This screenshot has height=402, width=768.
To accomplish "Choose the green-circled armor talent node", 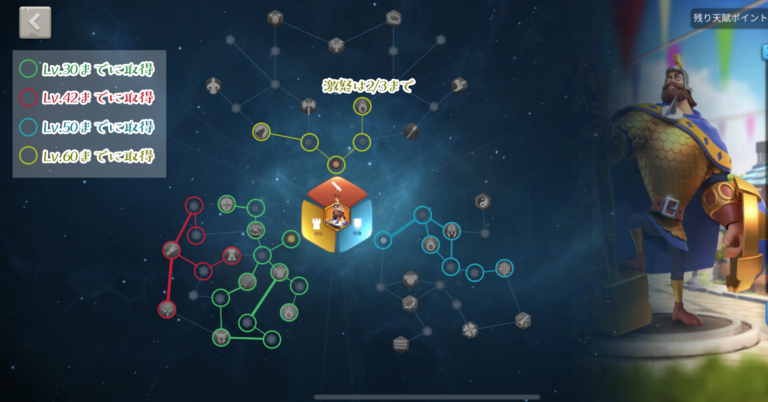I will point(279,270).
